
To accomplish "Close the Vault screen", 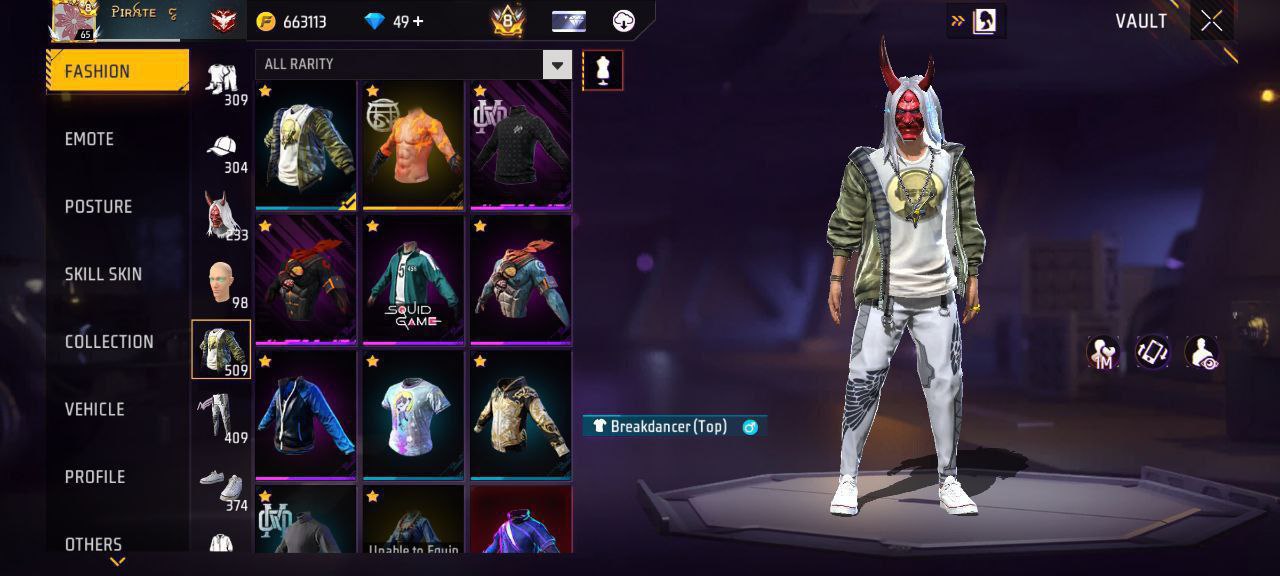I will point(1211,22).
